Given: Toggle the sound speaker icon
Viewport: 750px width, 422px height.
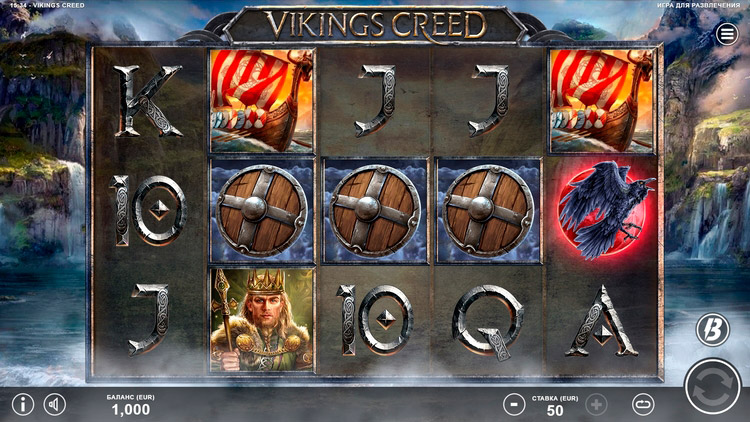Looking at the screenshot, I should tap(54, 405).
